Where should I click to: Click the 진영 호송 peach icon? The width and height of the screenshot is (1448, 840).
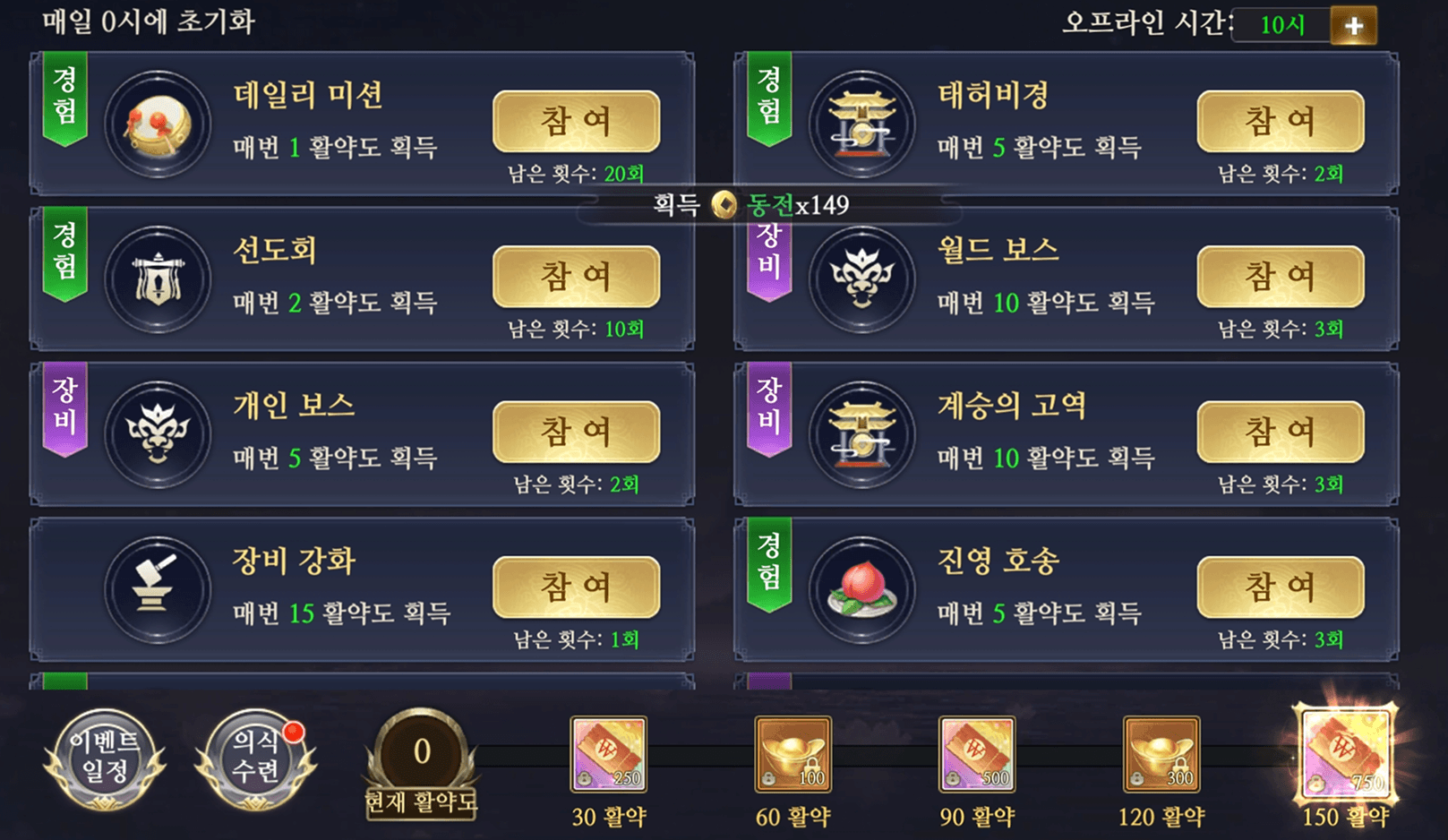(x=862, y=588)
